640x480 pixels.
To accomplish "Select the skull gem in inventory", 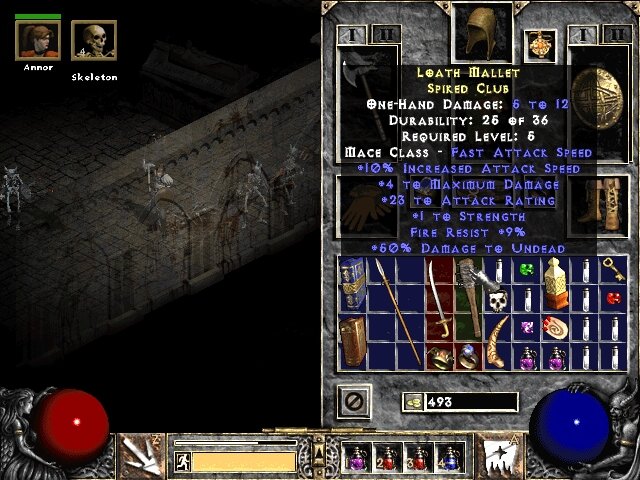I will (497, 298).
